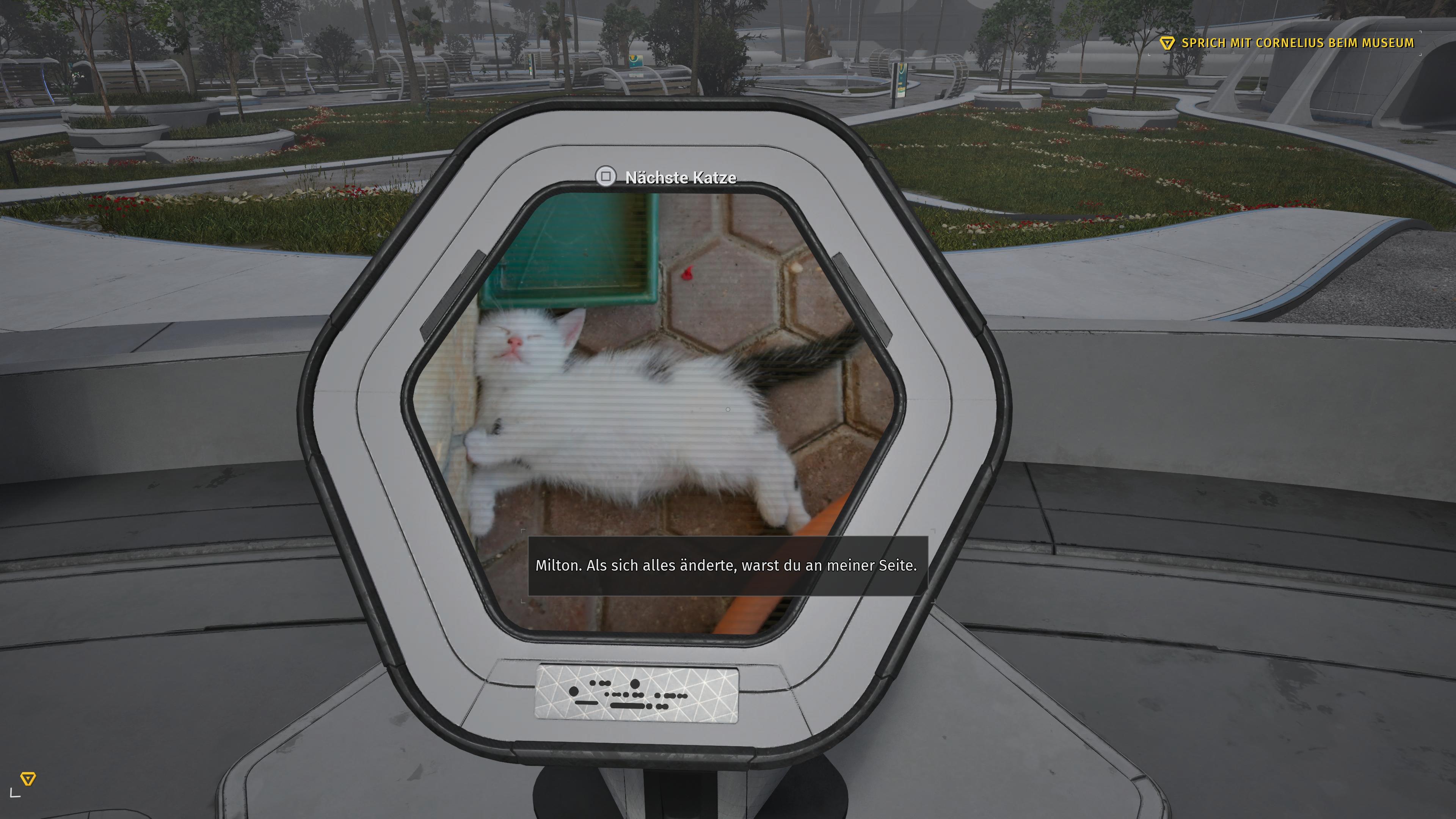
Task: Select the Nächste Katze option
Action: (679, 177)
